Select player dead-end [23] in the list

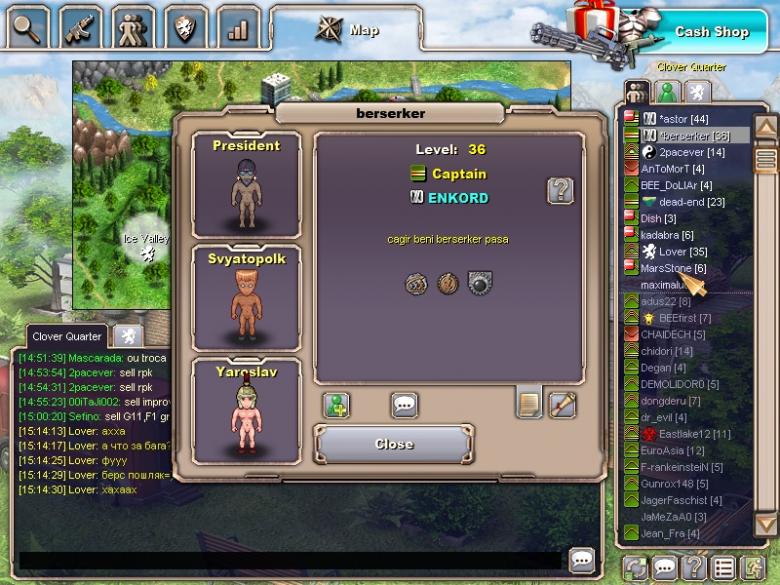(x=690, y=202)
